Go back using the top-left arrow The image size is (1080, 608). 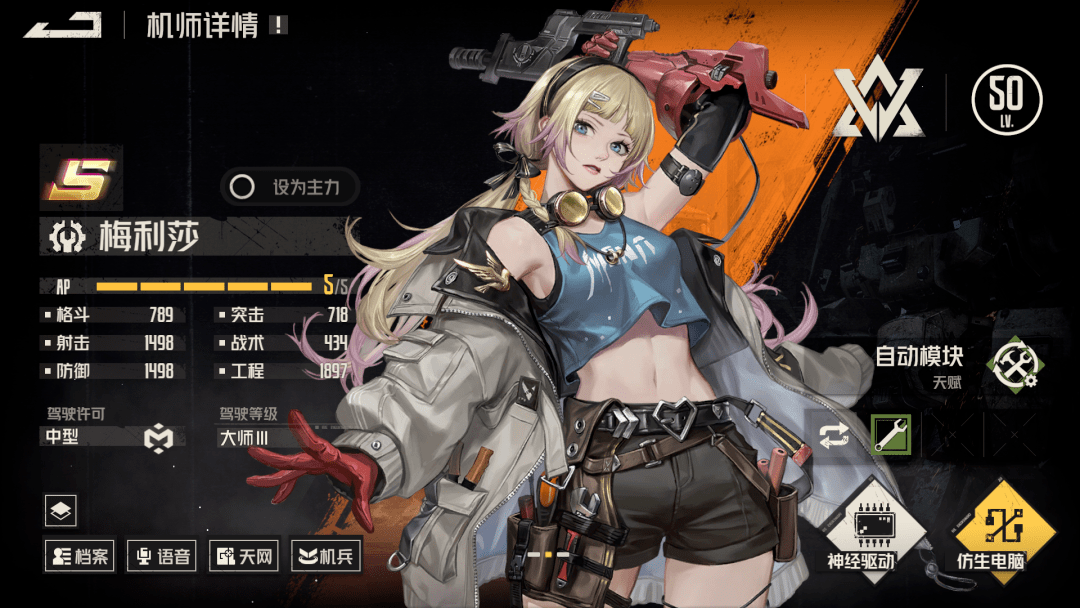coord(62,25)
